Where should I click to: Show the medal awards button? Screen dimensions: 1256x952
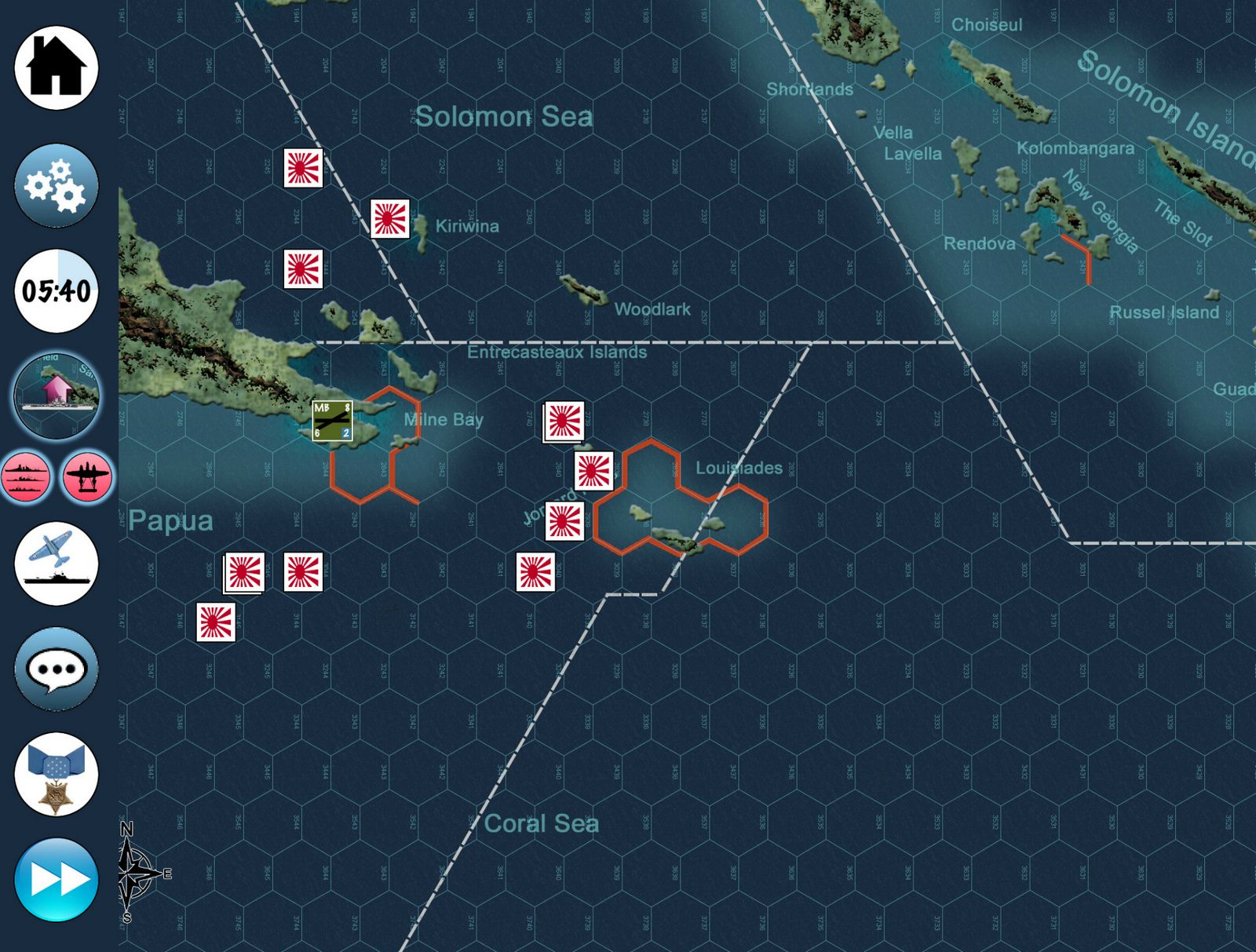click(56, 775)
